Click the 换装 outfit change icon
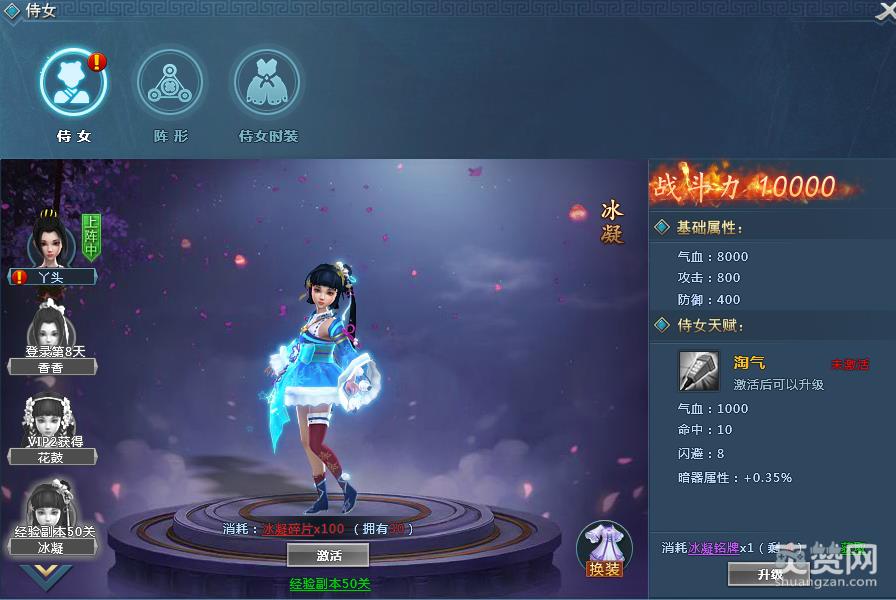This screenshot has width=896, height=600. pyautogui.click(x=605, y=548)
